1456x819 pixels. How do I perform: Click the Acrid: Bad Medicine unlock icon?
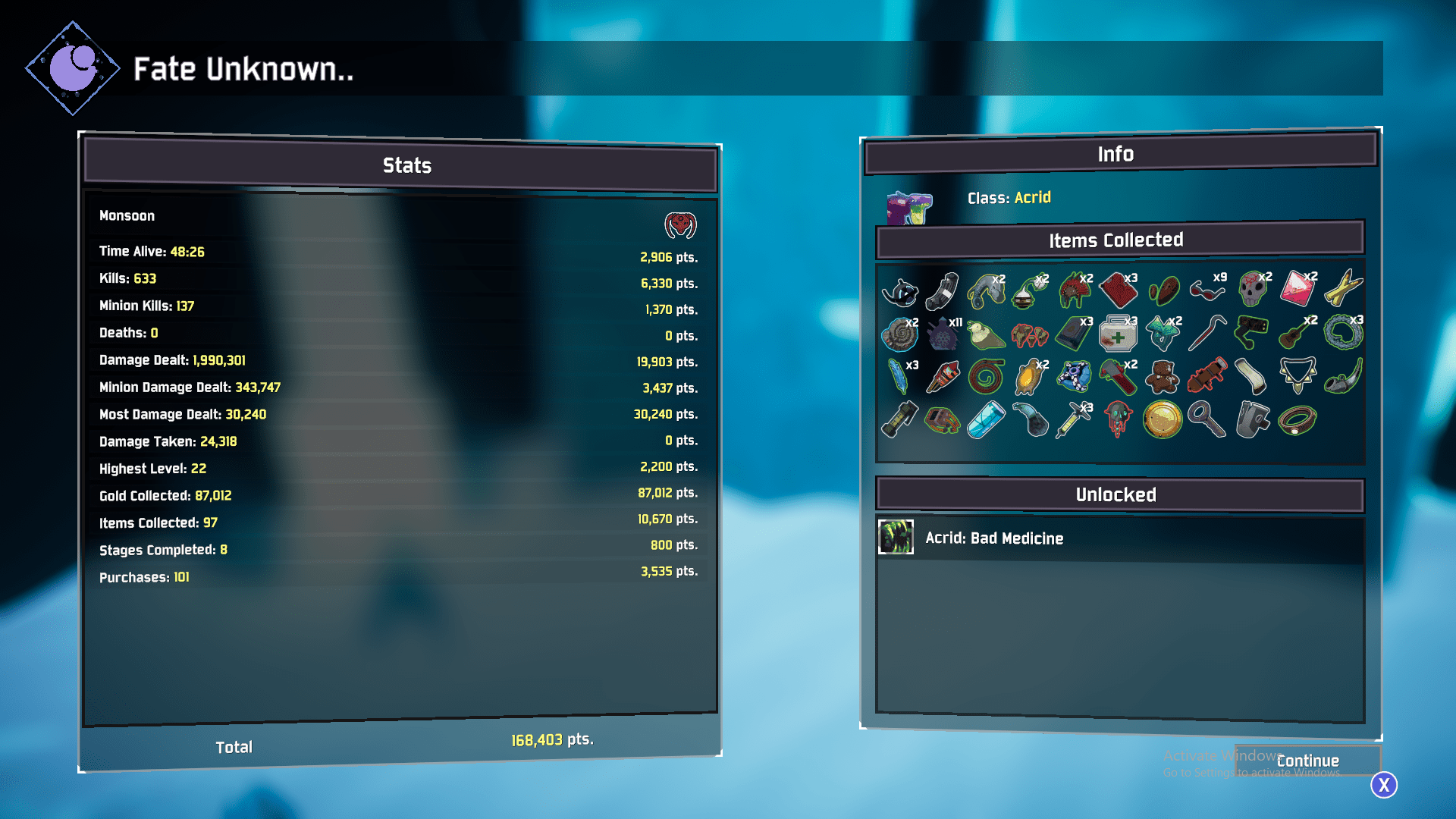click(x=896, y=538)
